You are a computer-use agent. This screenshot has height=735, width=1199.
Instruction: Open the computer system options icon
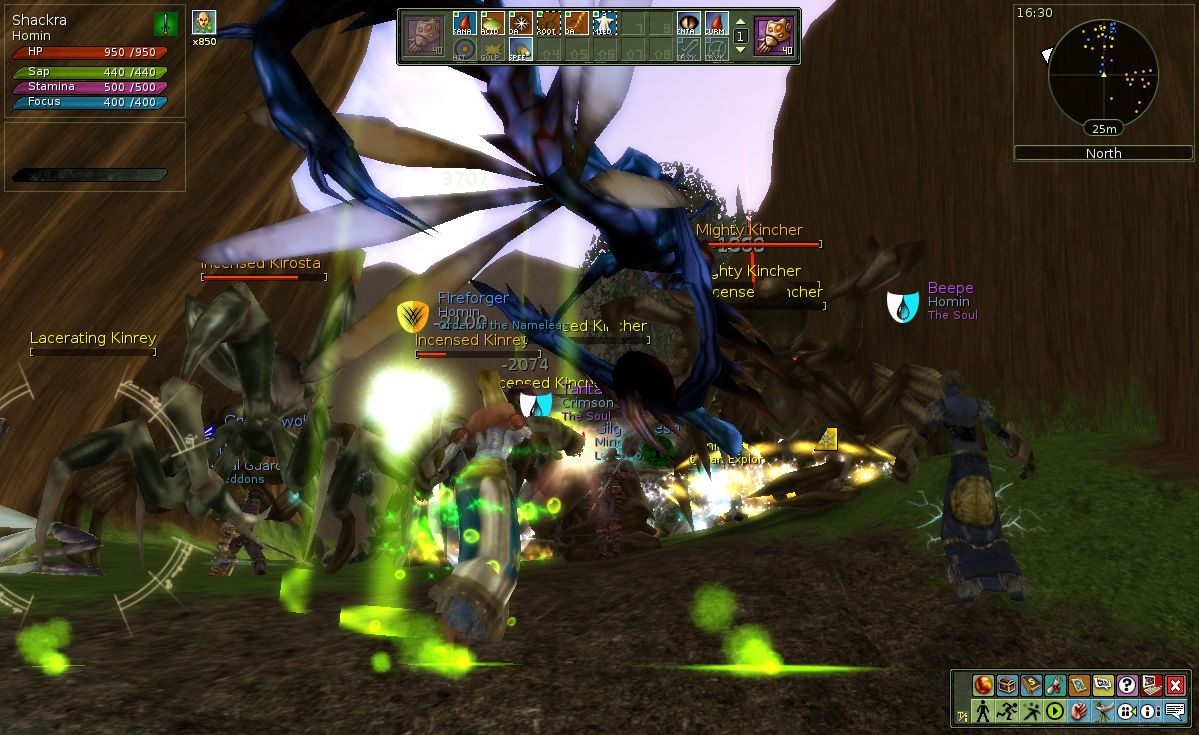pos(1151,686)
